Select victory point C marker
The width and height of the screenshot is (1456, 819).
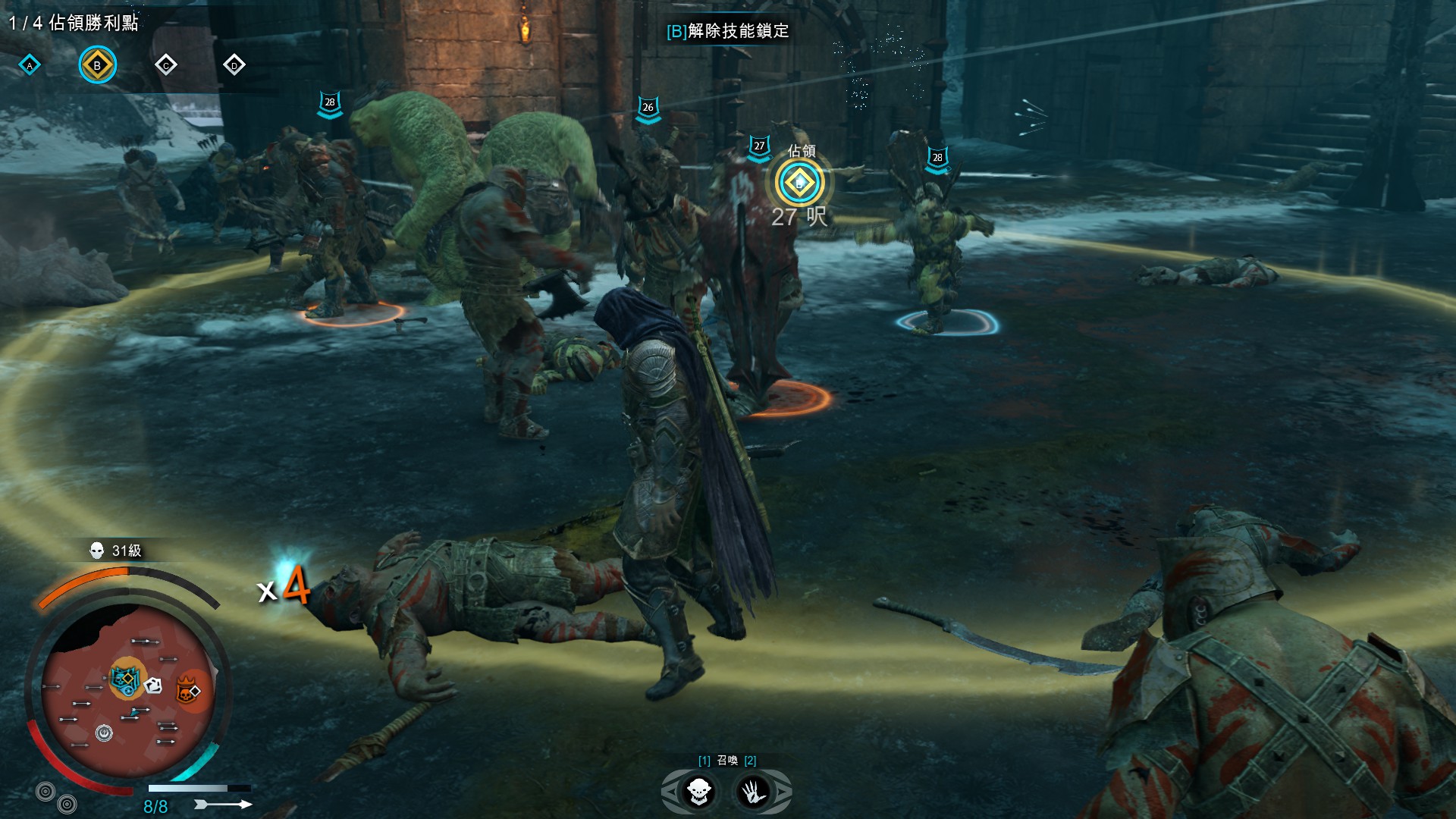click(x=165, y=65)
